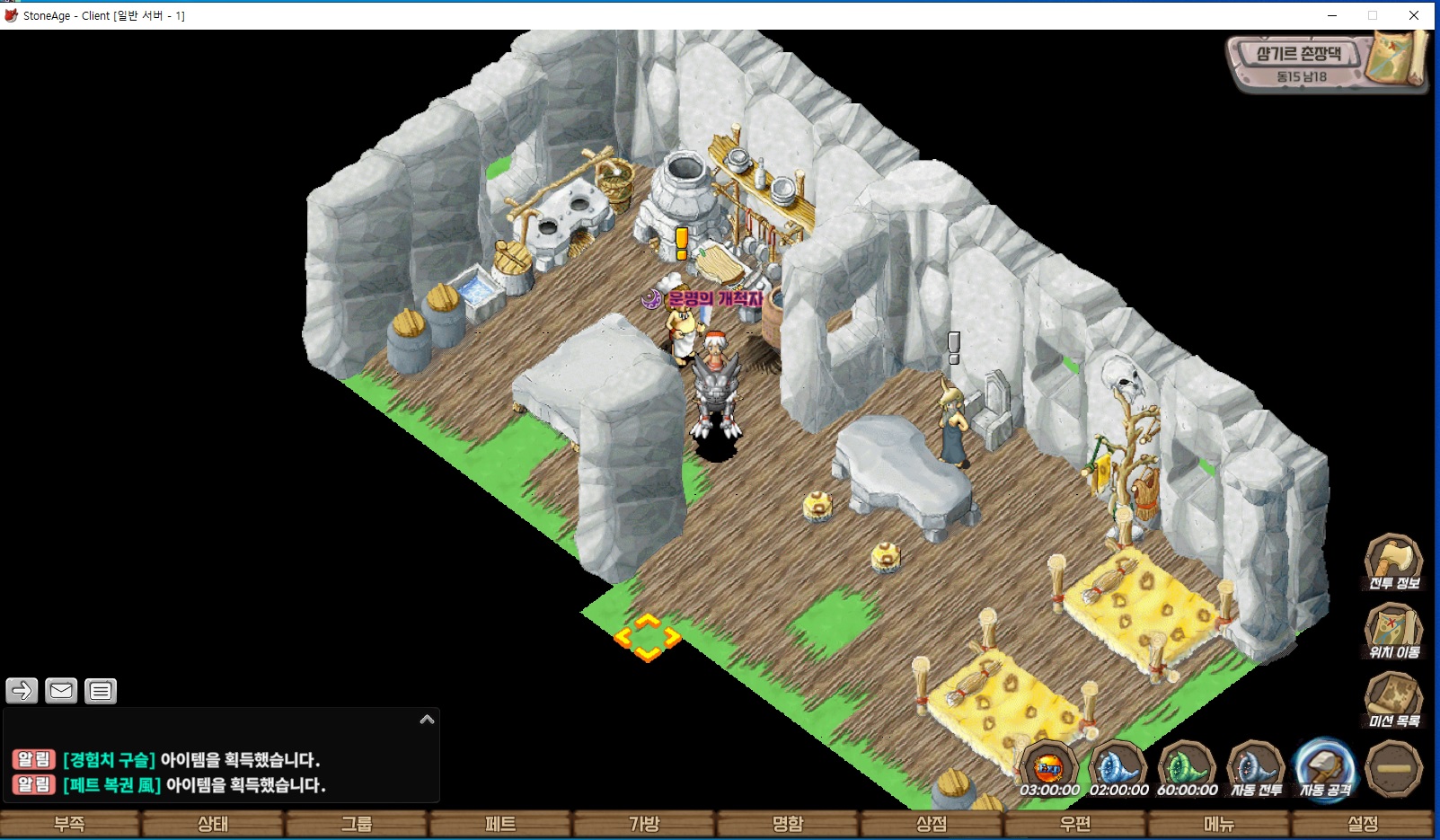Collapse the icon bar with minus button
The width and height of the screenshot is (1440, 840).
pyautogui.click(x=1393, y=769)
